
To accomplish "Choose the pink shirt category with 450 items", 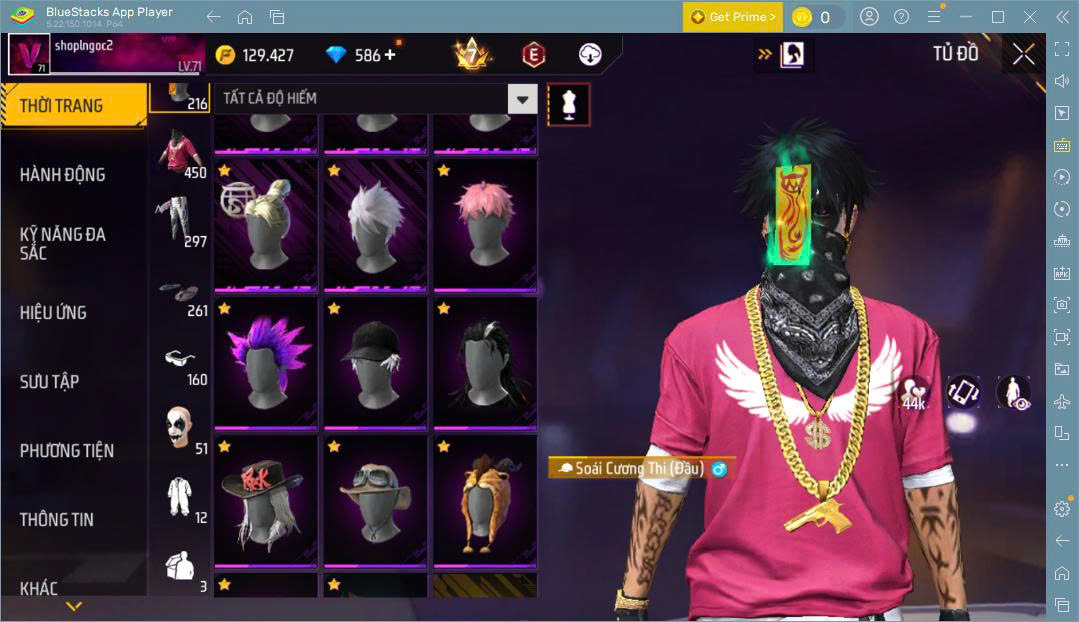I will click(x=181, y=151).
